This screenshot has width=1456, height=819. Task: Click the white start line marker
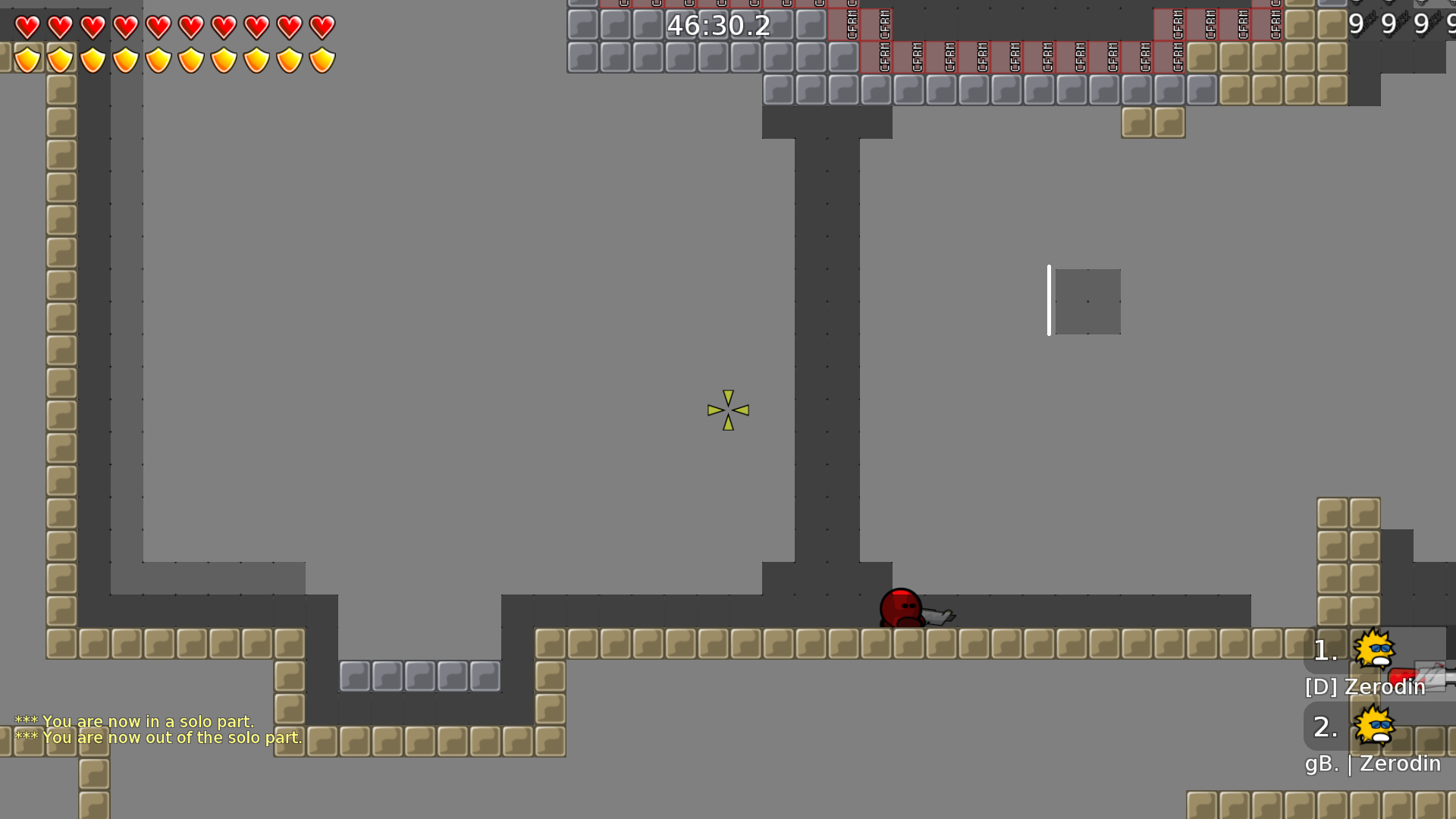coord(1050,299)
